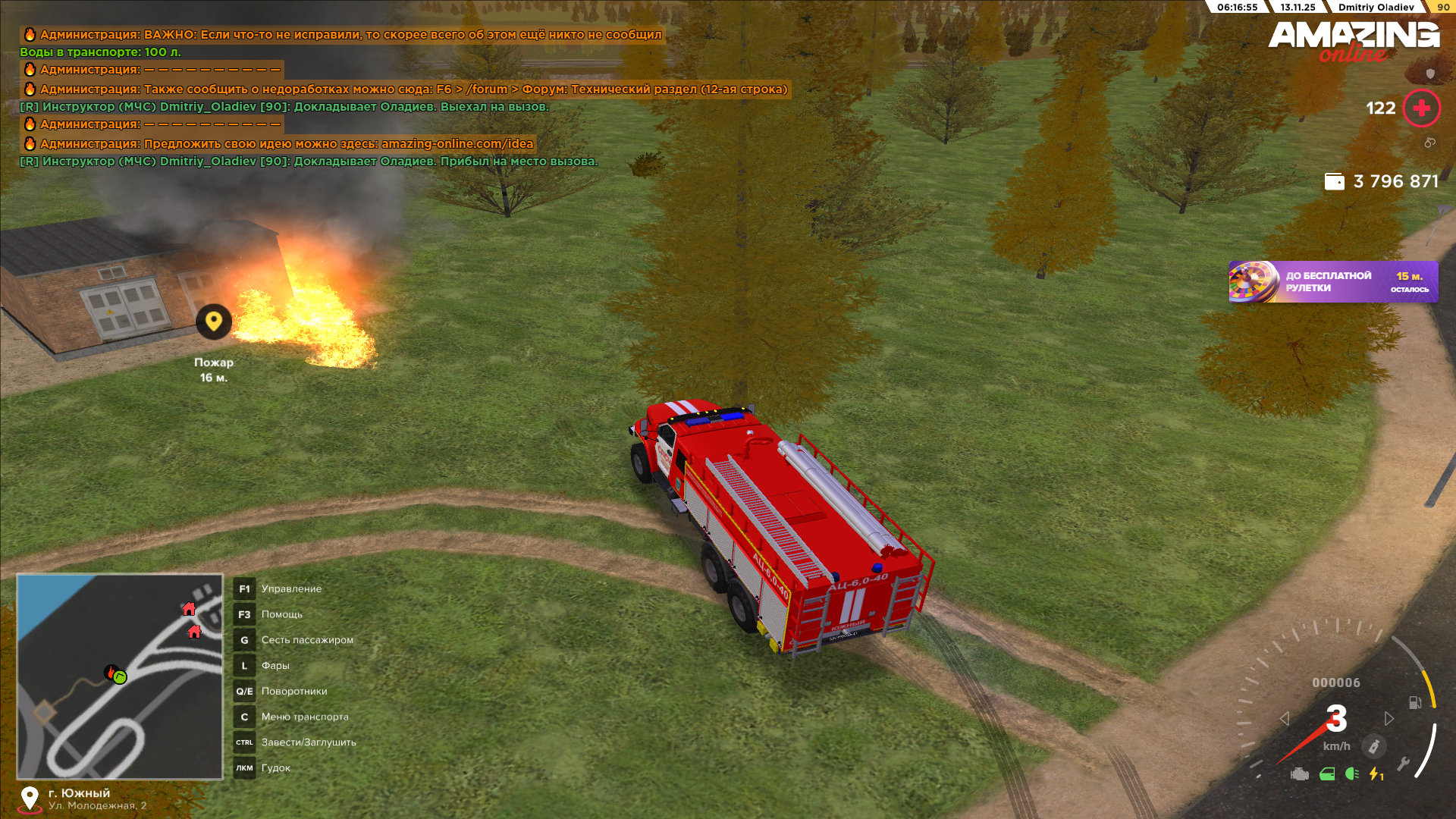Screen dimensions: 1456x819
Task: Click the fuel pump icon
Action: pyautogui.click(x=1415, y=702)
